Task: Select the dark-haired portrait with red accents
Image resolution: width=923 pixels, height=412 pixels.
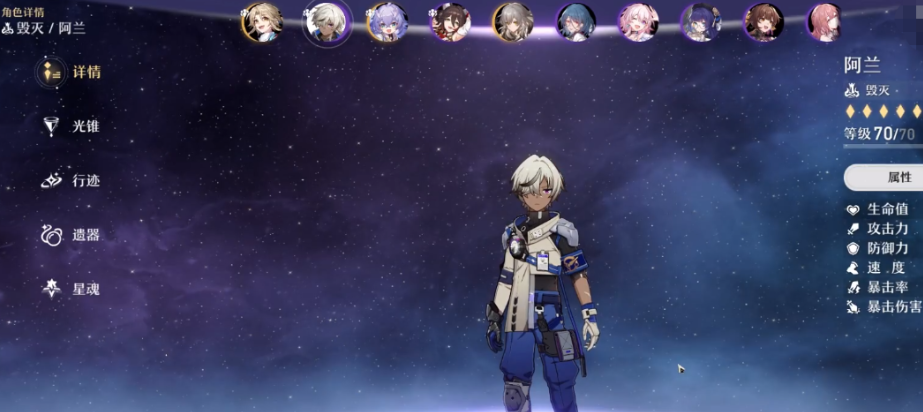Action: pyautogui.click(x=449, y=22)
